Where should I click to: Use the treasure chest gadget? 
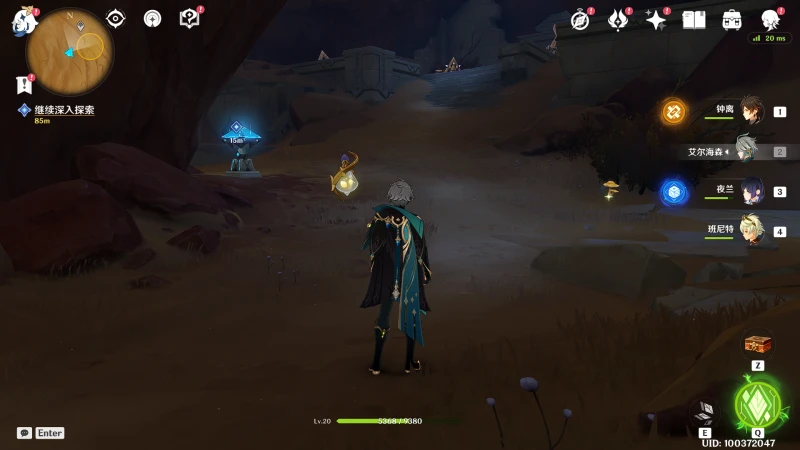click(758, 344)
